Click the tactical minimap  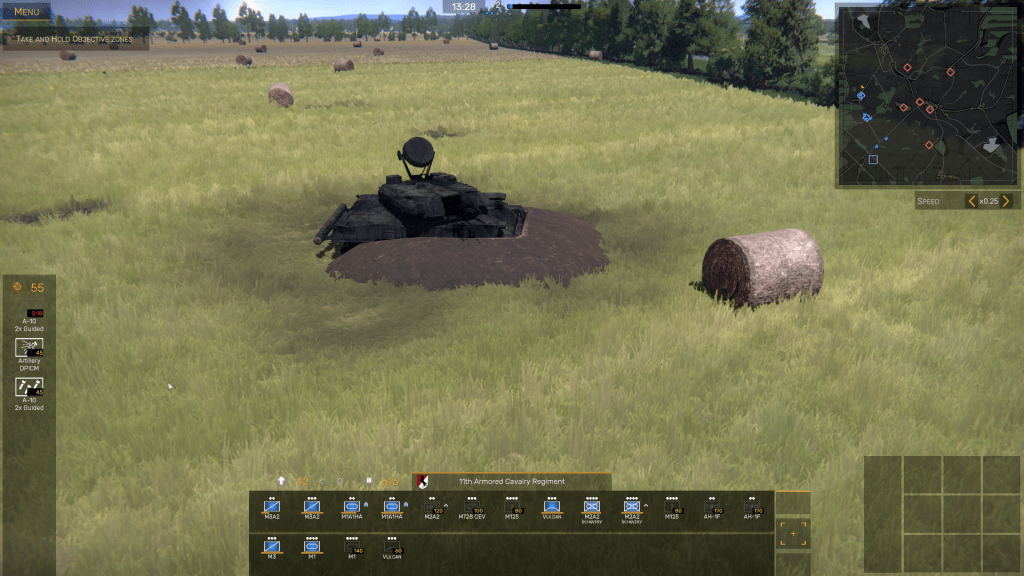[x=928, y=95]
